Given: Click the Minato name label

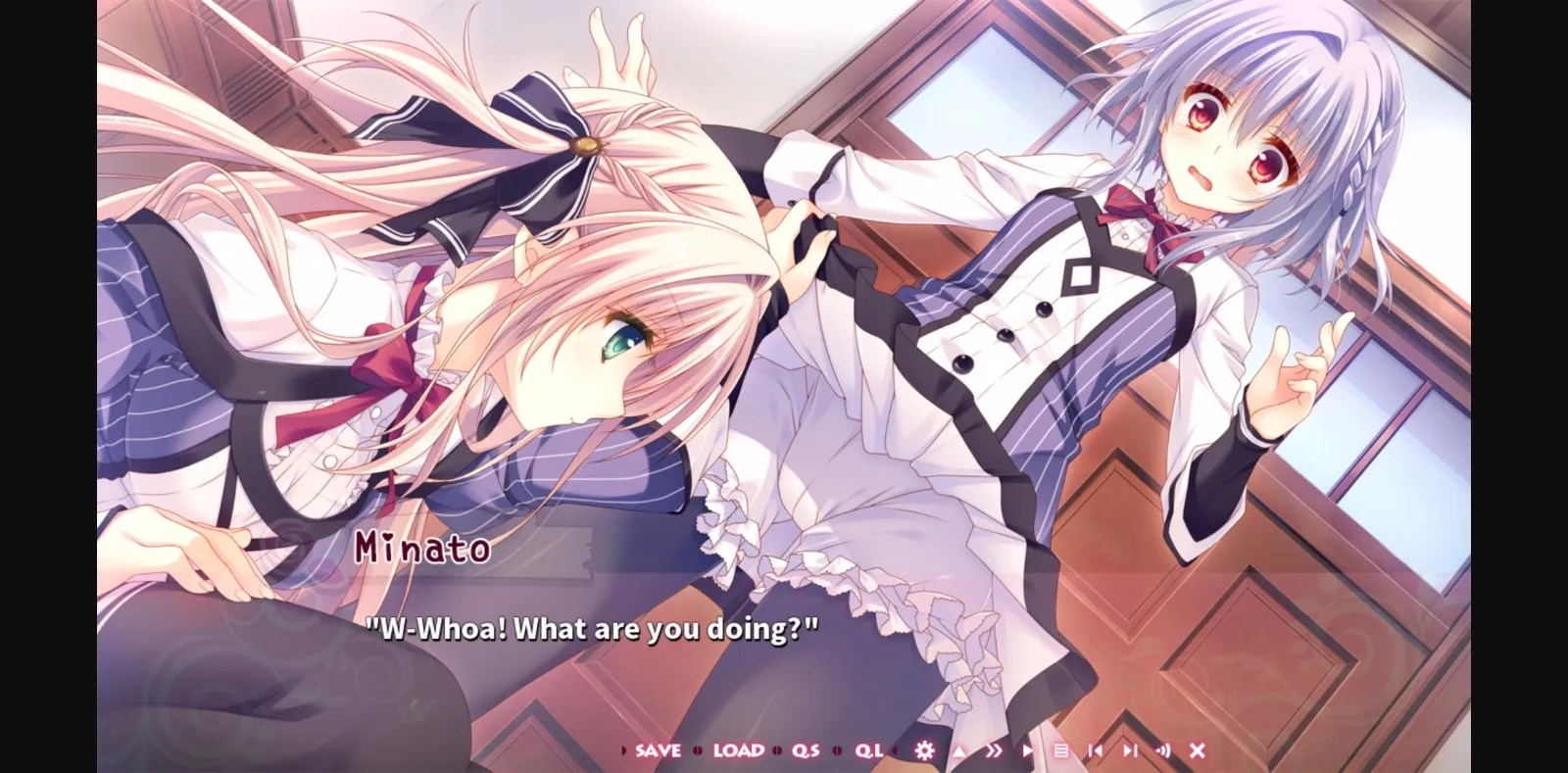Looking at the screenshot, I should 423,550.
